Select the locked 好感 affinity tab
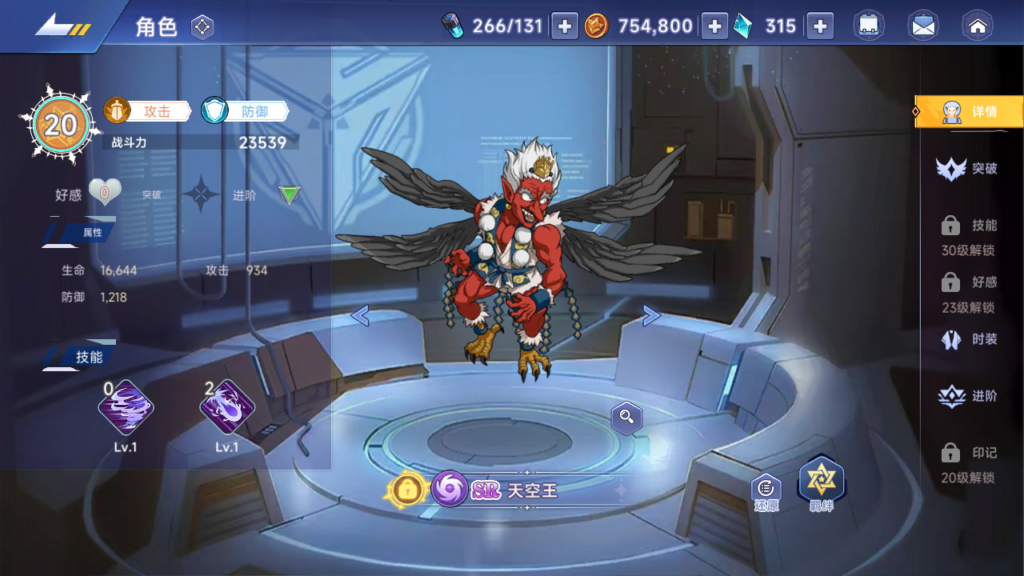Screen dimensions: 1024x576 [967, 293]
